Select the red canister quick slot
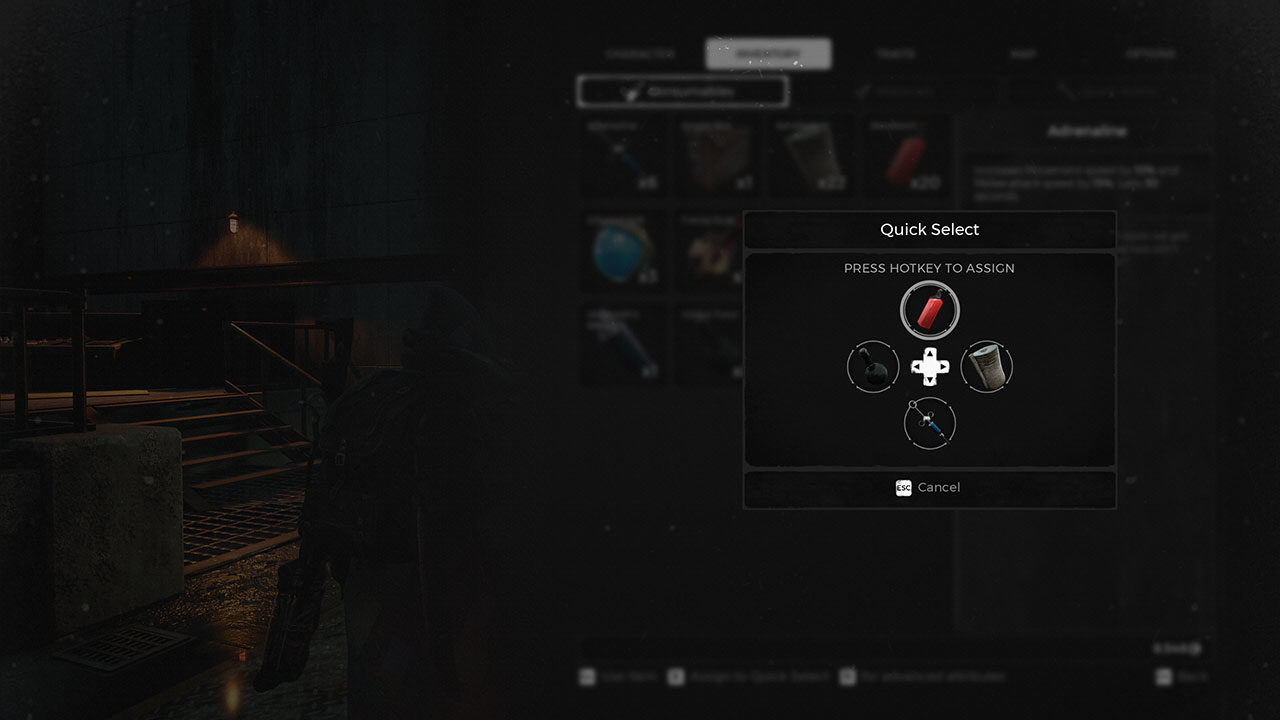The height and width of the screenshot is (720, 1280). [x=930, y=310]
